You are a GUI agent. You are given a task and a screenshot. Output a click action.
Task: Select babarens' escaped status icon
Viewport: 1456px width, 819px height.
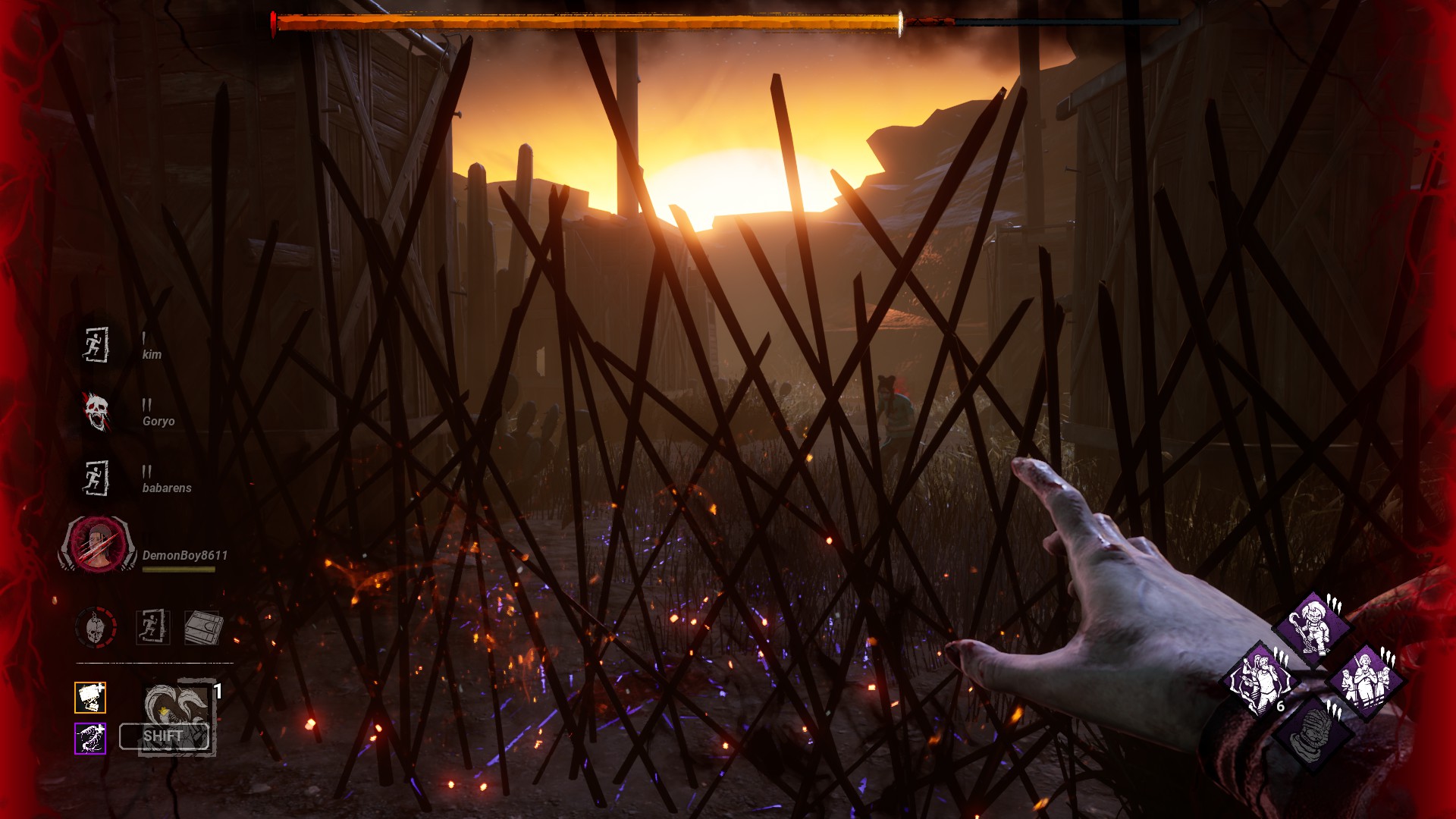(96, 479)
